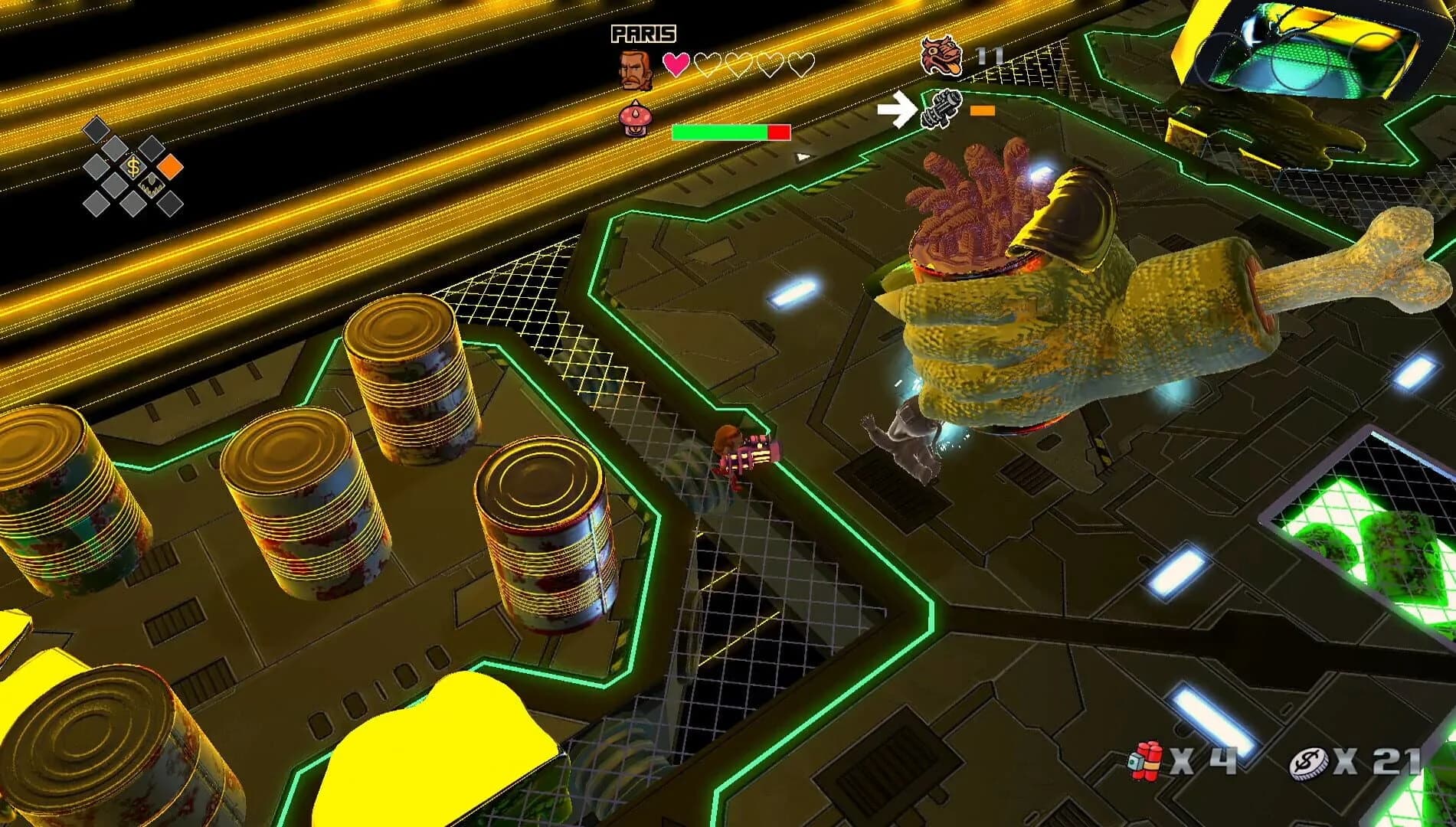
Task: Click the dollar sign tile on the minimap
Action: pyautogui.click(x=134, y=166)
